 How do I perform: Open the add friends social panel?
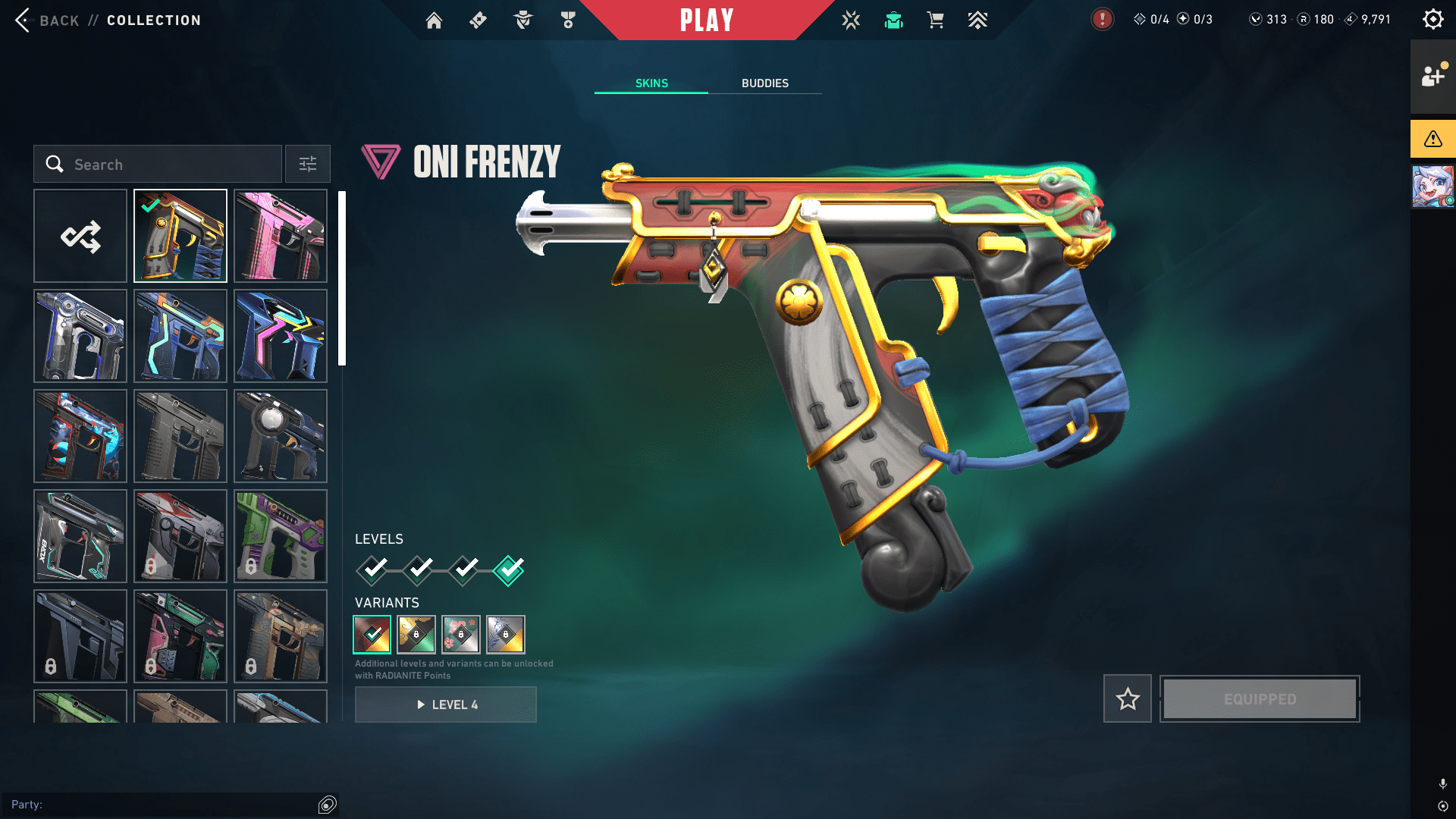tap(1432, 77)
